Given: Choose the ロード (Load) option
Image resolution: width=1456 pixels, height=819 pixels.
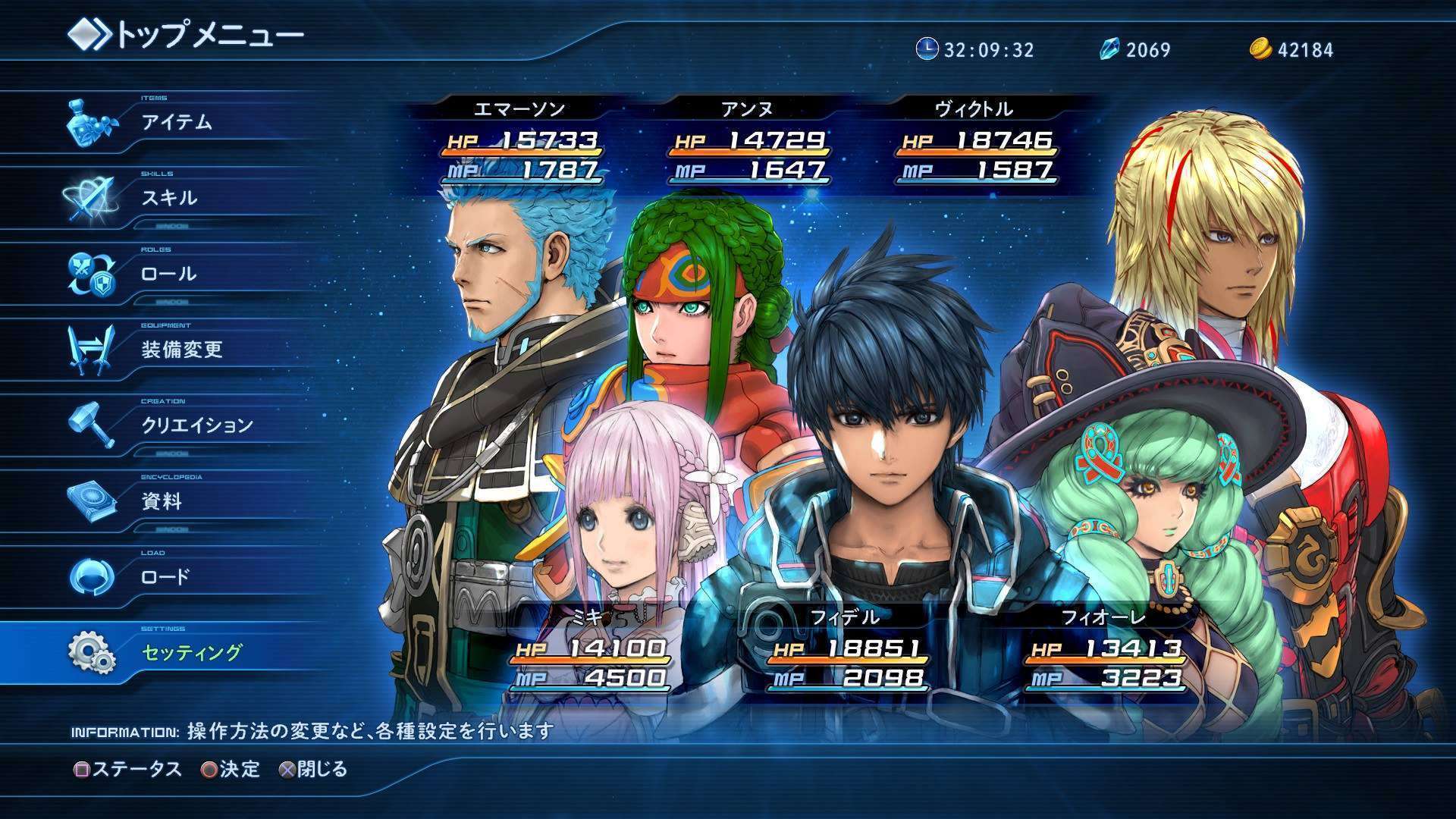Looking at the screenshot, I should [x=165, y=577].
